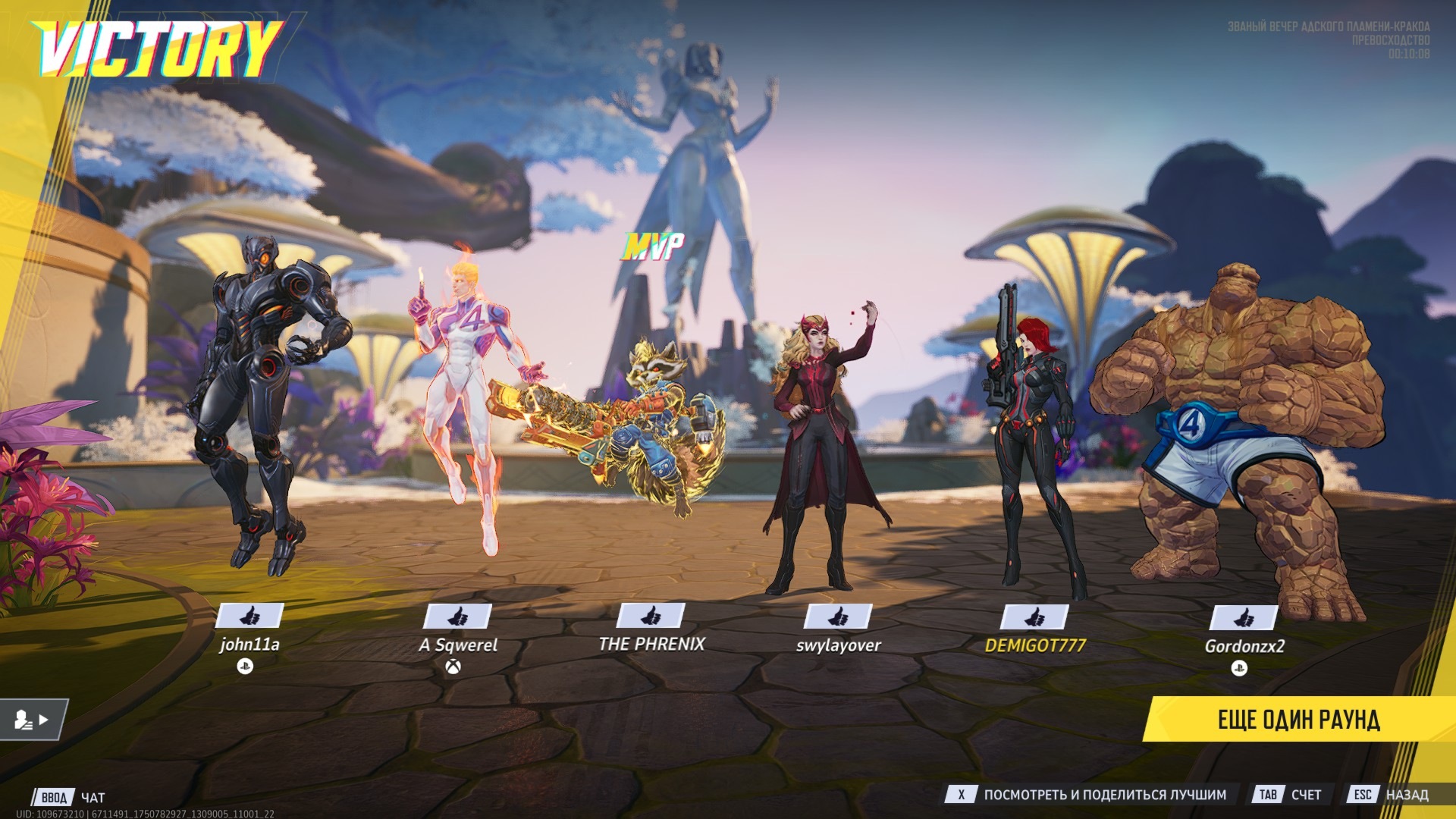Like THE PHRENIX with the thumbs-up button
Image resolution: width=1456 pixels, height=819 pixels.
click(x=651, y=616)
